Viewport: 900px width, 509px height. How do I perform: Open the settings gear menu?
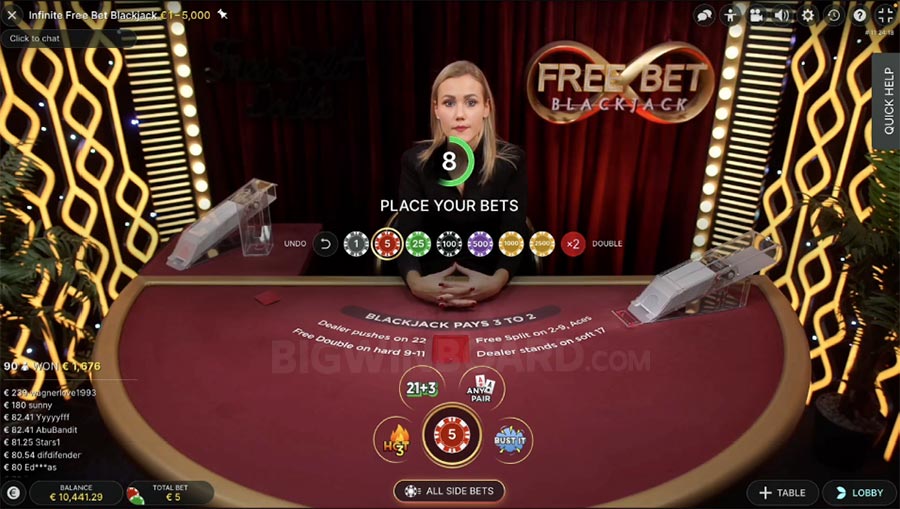[808, 15]
